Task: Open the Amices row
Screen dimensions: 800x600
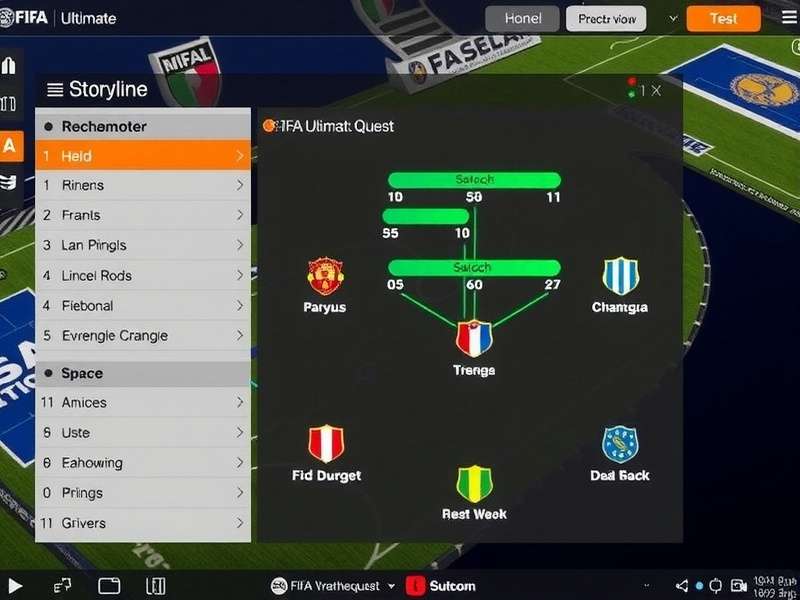Action: click(x=142, y=402)
